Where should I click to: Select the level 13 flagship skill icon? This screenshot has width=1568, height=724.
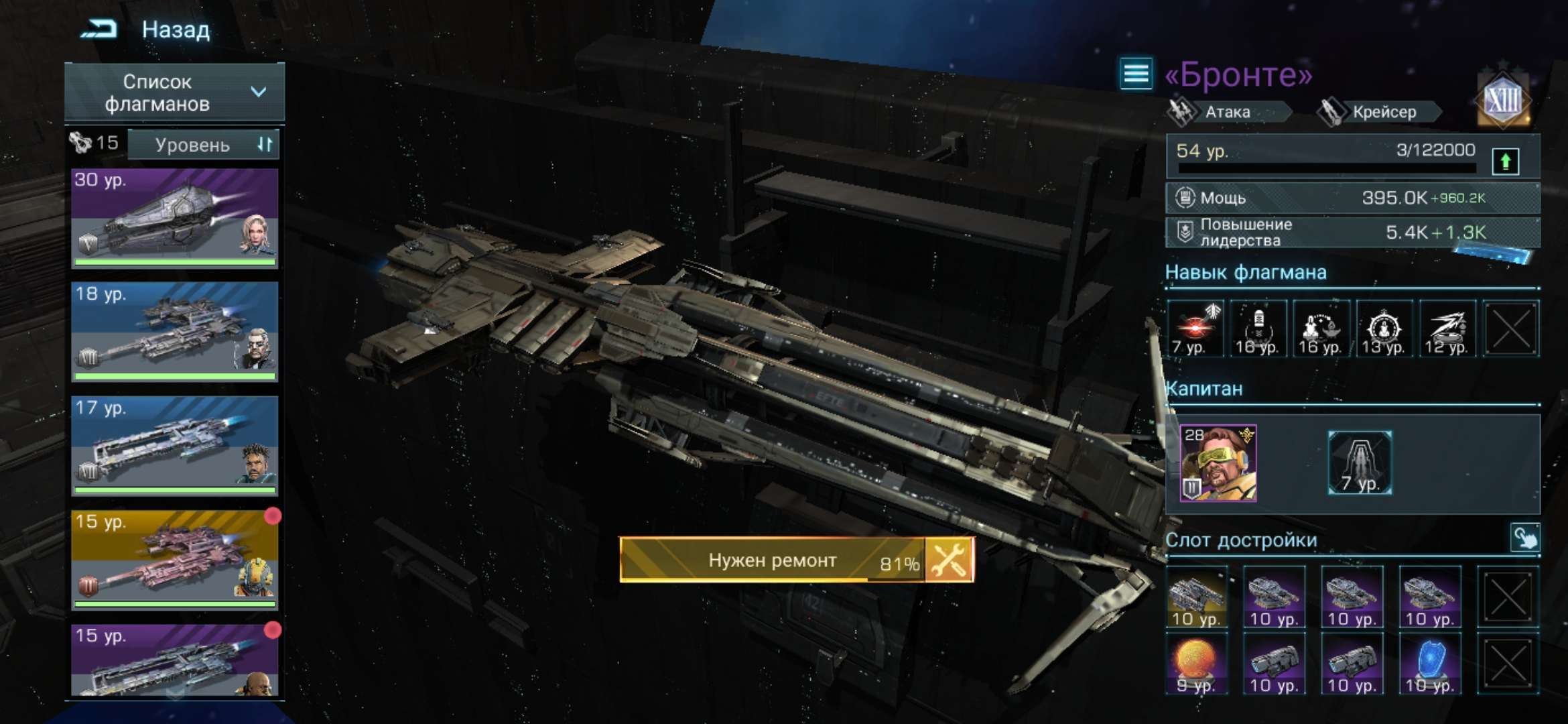[1384, 328]
